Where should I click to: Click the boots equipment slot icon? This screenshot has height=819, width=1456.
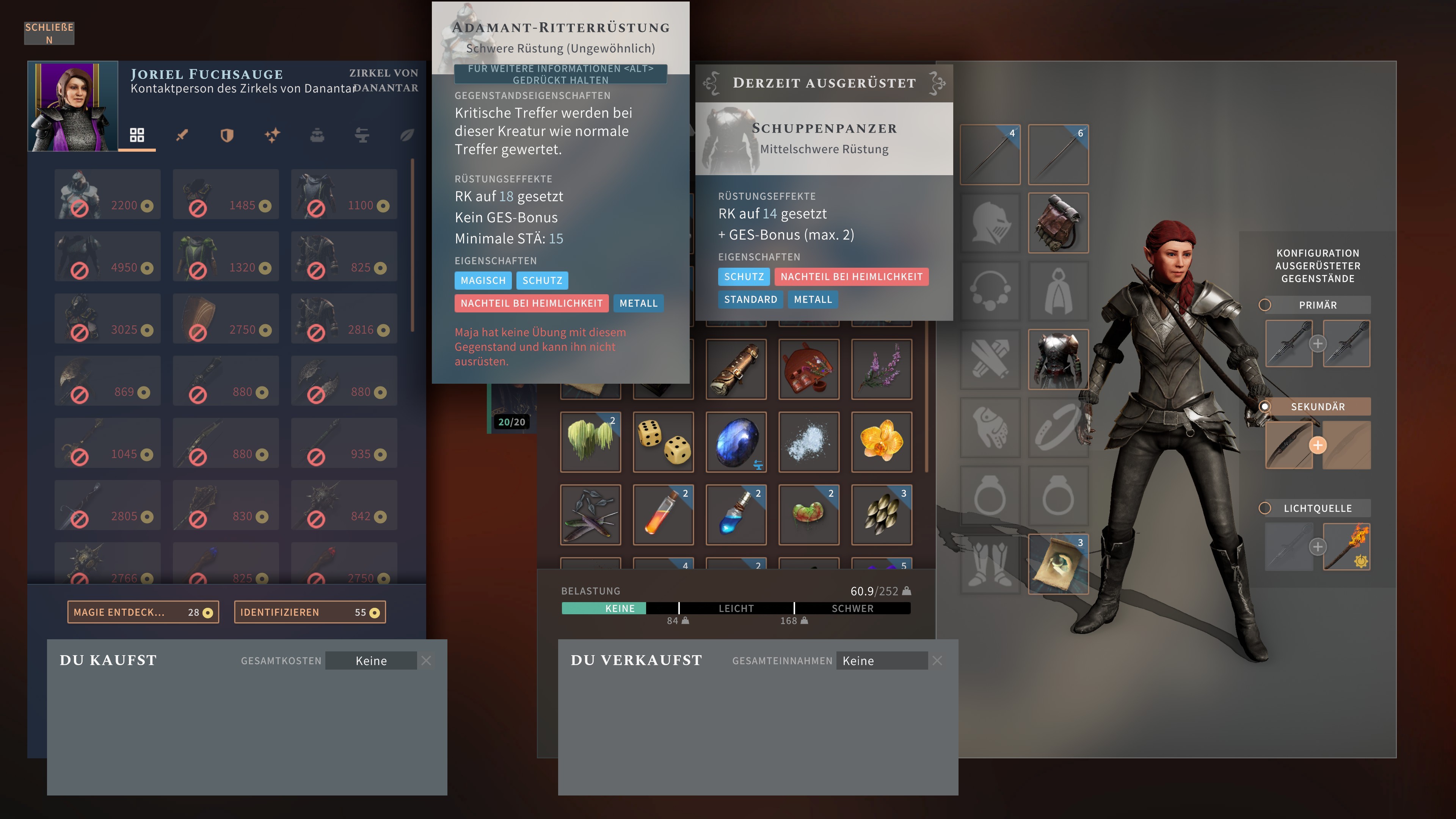pyautogui.click(x=990, y=565)
